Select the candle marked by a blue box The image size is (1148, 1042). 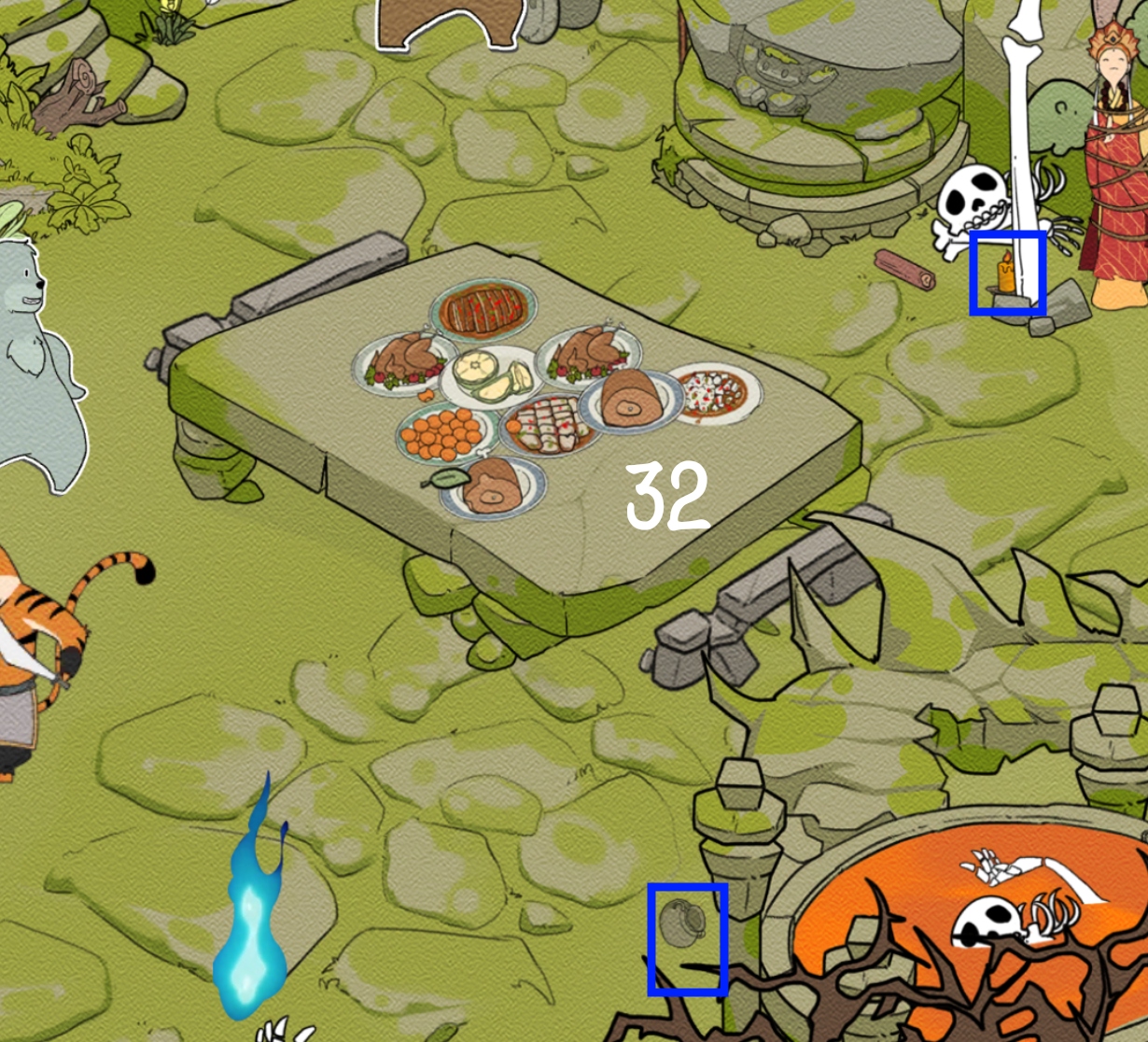tap(1005, 275)
